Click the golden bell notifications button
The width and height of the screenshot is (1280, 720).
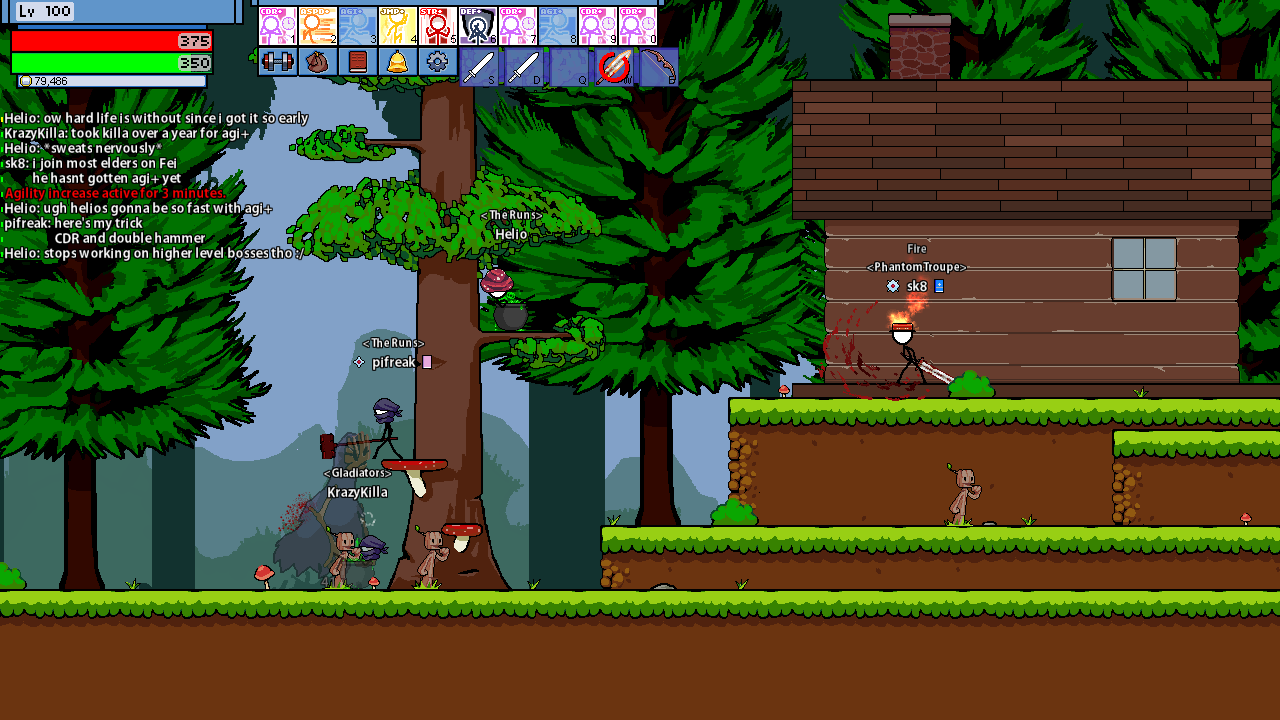tap(397, 62)
